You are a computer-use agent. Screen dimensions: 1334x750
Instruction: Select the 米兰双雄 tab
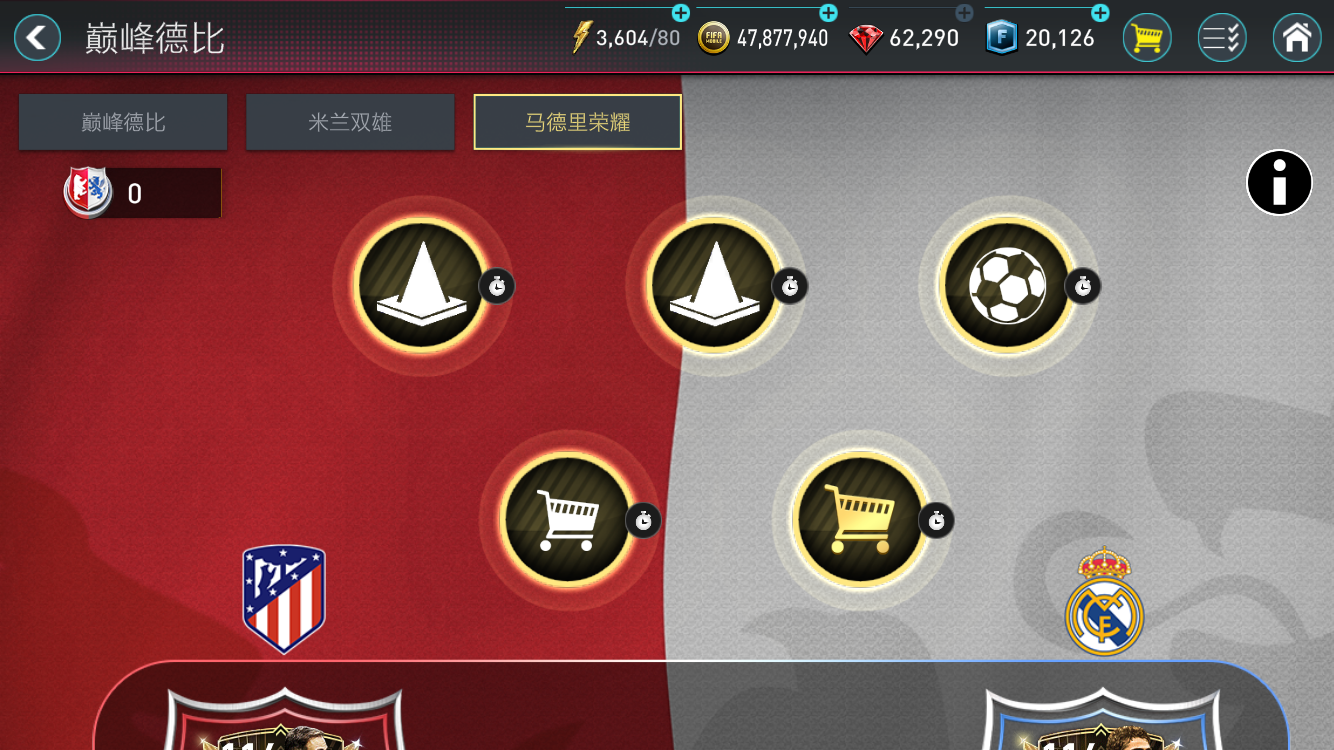[x=350, y=122]
